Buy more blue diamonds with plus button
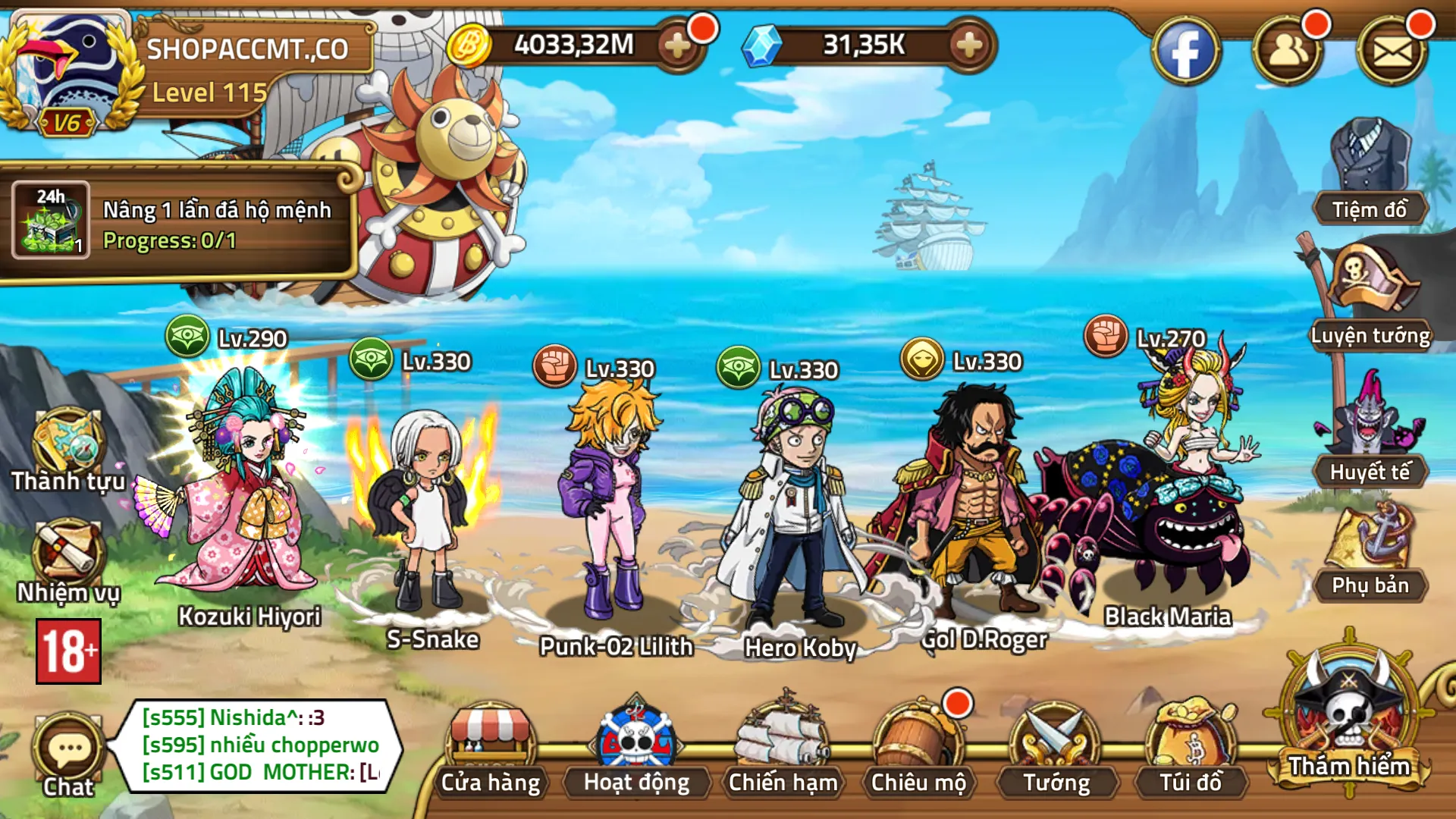Image resolution: width=1456 pixels, height=819 pixels. coord(969,46)
